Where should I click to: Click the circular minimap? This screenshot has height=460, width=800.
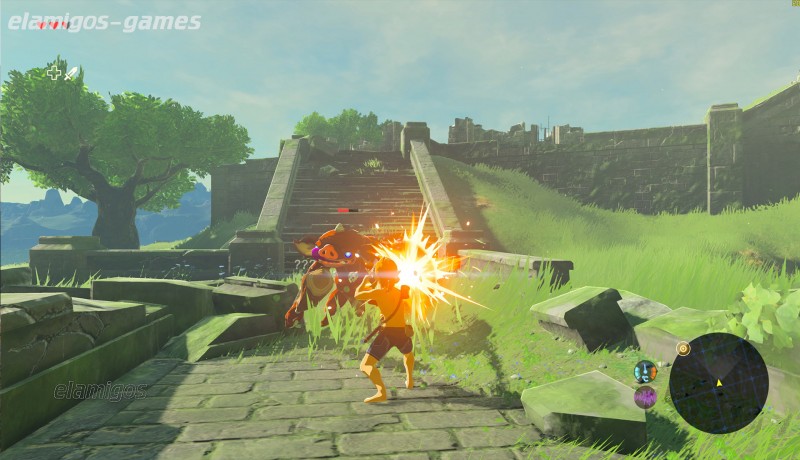(718, 382)
